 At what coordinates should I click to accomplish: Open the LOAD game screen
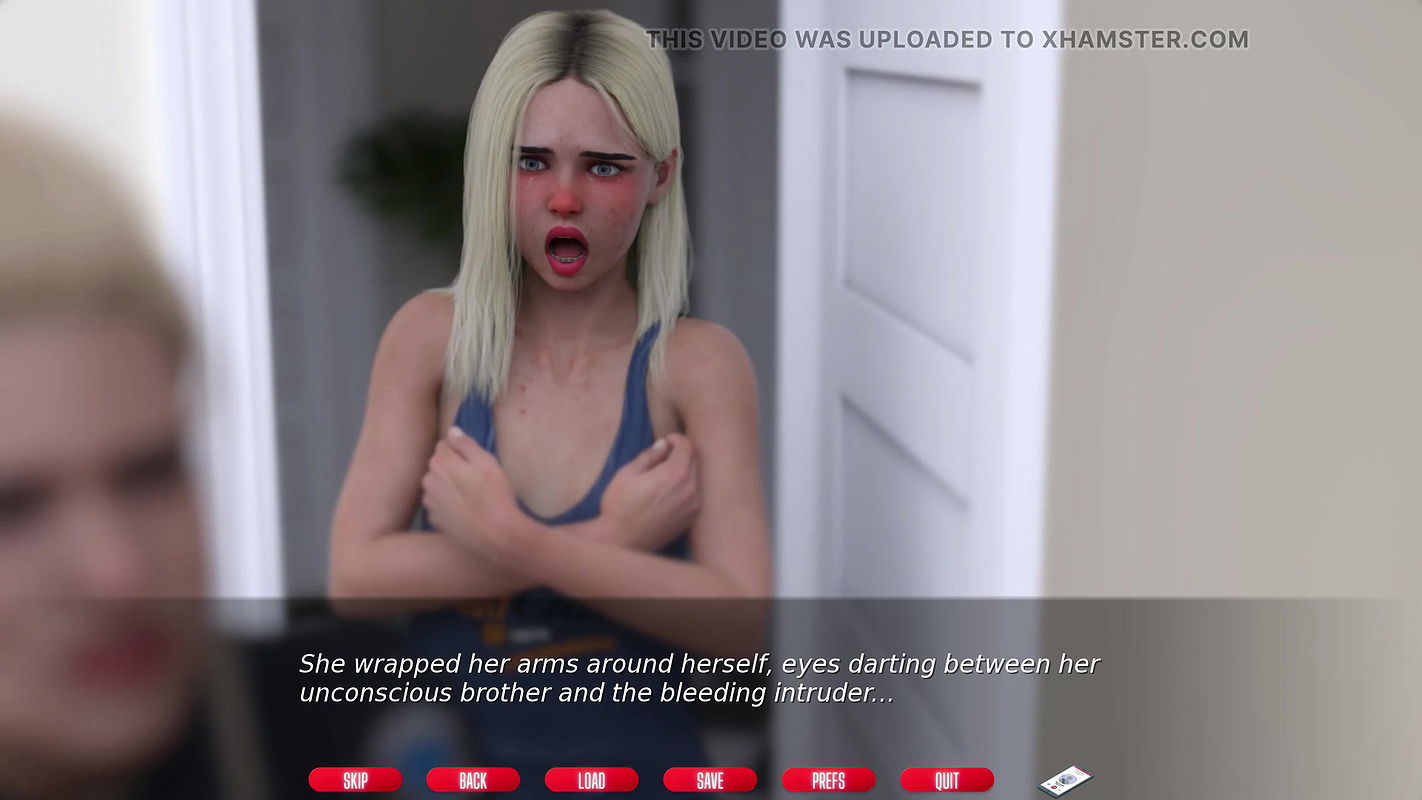coord(591,780)
